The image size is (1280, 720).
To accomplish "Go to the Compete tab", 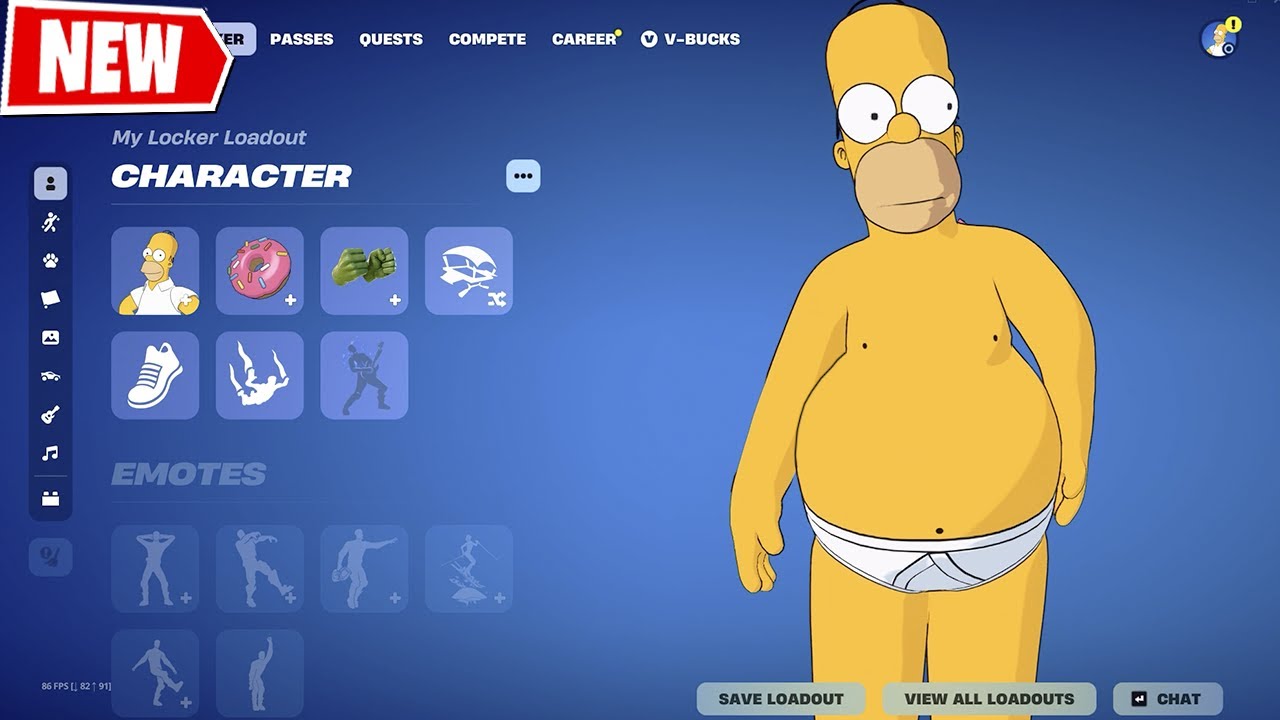I will (x=487, y=39).
